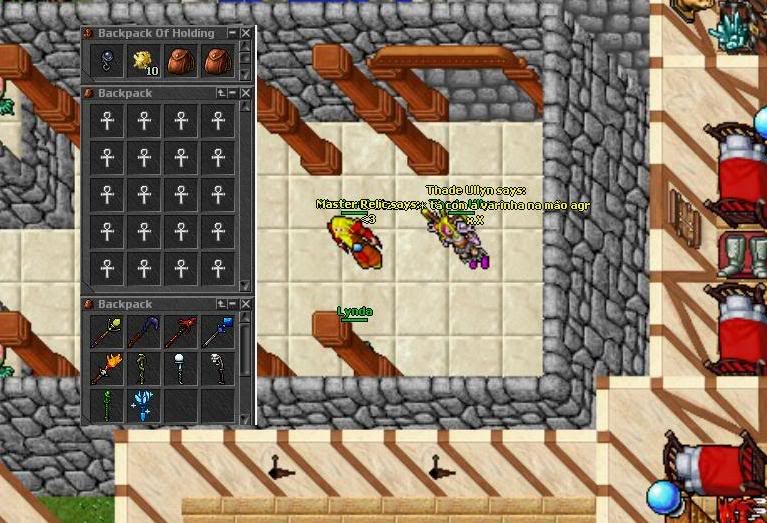Image resolution: width=767 pixels, height=523 pixels.
Task: Close the backpack window filled with ankhs
Action: [246, 92]
